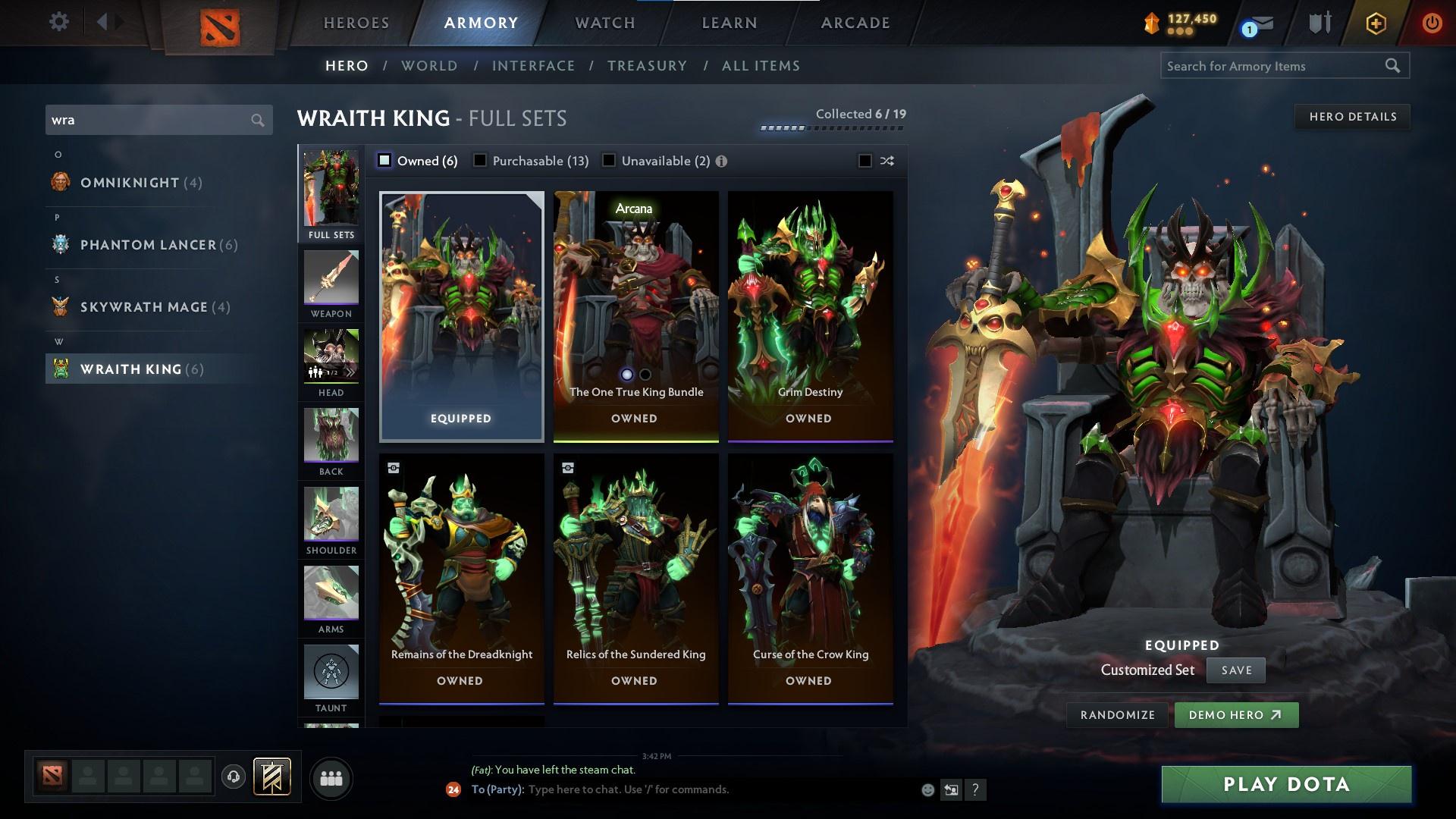Open the Full Sets category icon
Screen dimensions: 1456x819
tap(331, 190)
